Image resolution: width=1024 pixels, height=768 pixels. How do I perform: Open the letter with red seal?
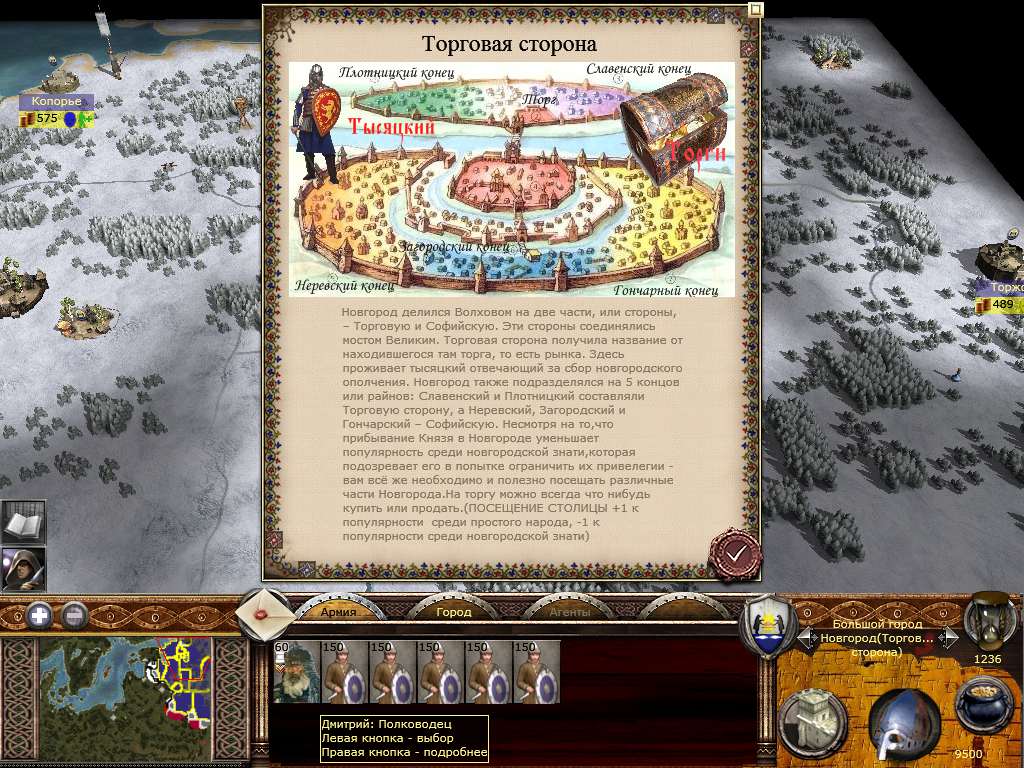click(x=266, y=612)
